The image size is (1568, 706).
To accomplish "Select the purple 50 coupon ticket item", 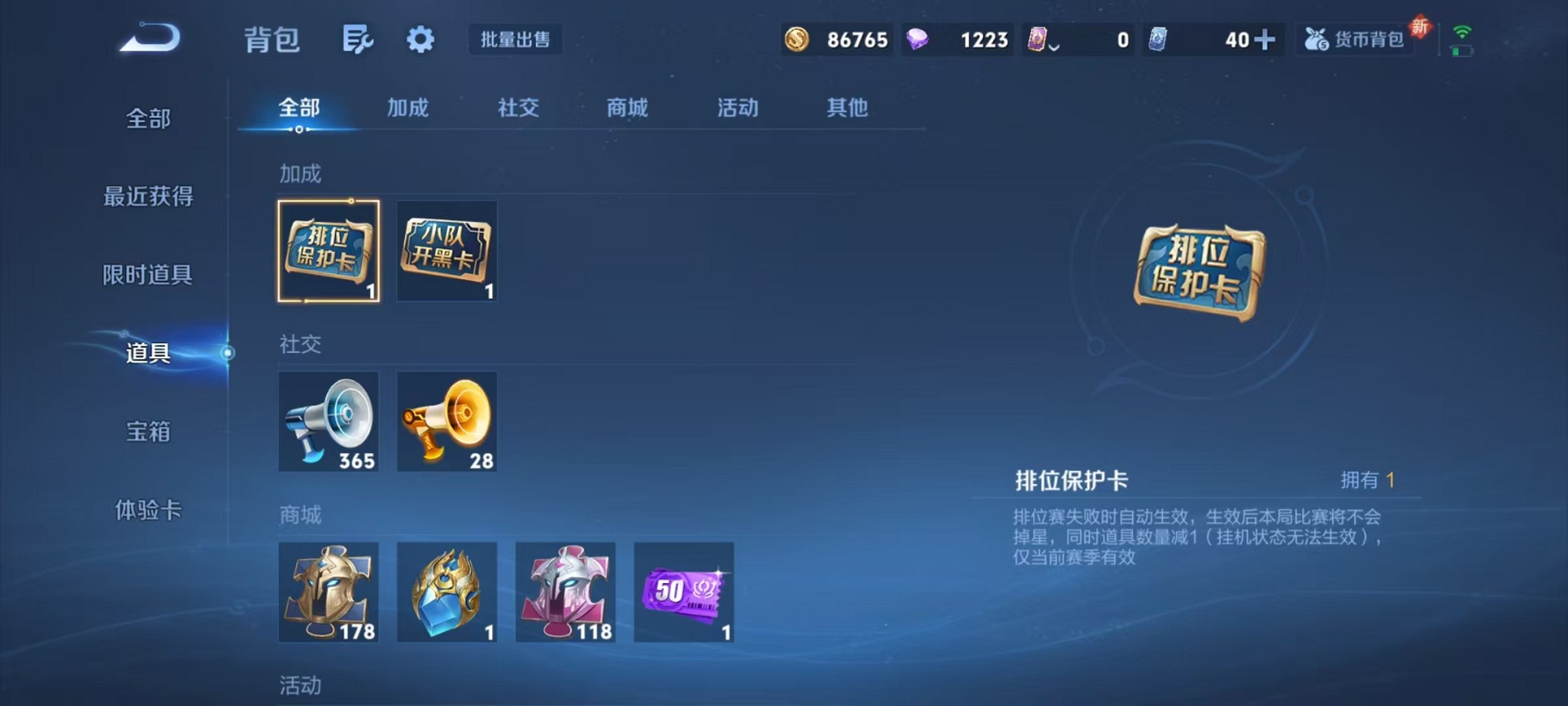I will [683, 593].
